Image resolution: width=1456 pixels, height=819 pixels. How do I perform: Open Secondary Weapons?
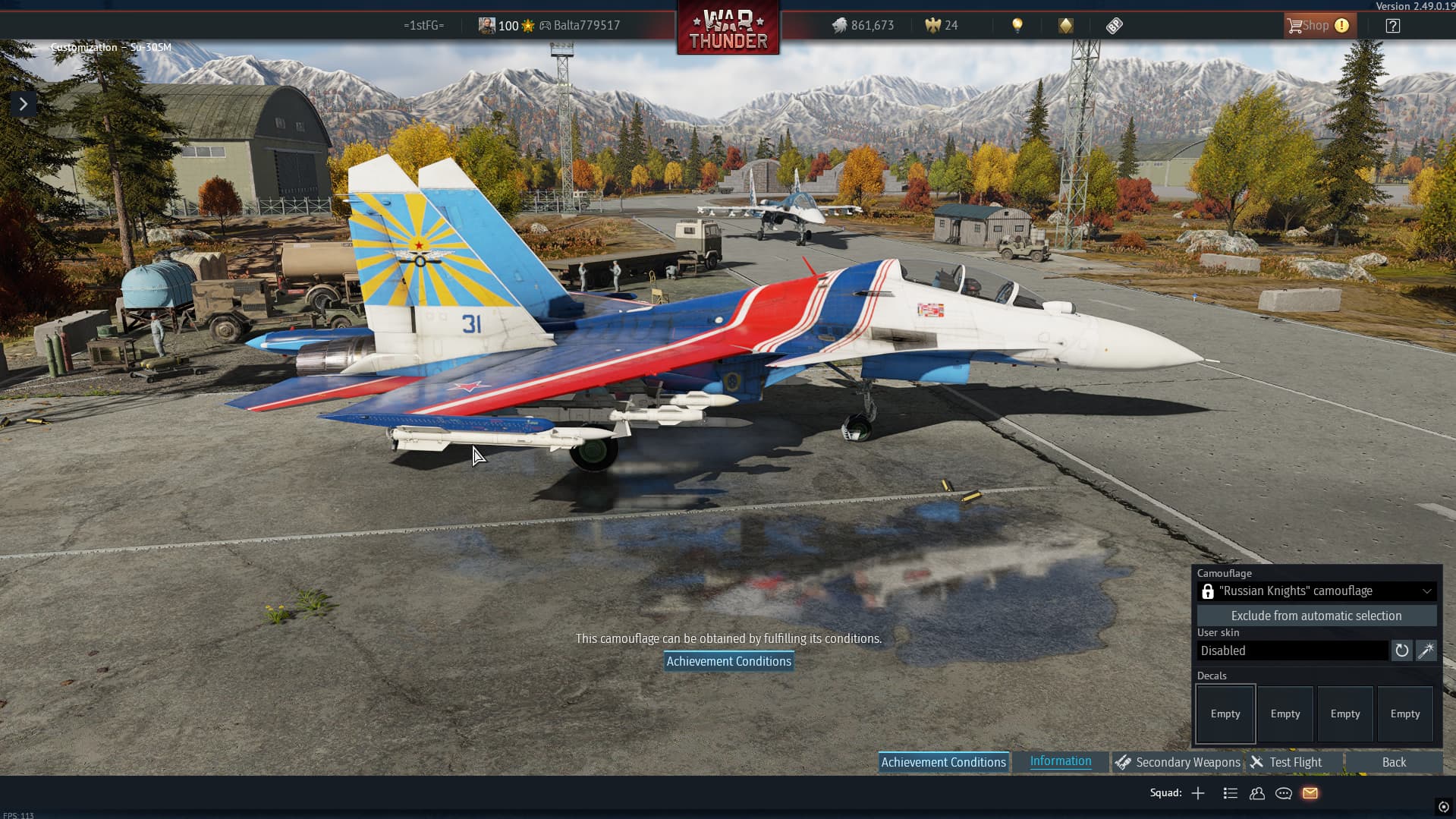[x=1178, y=762]
